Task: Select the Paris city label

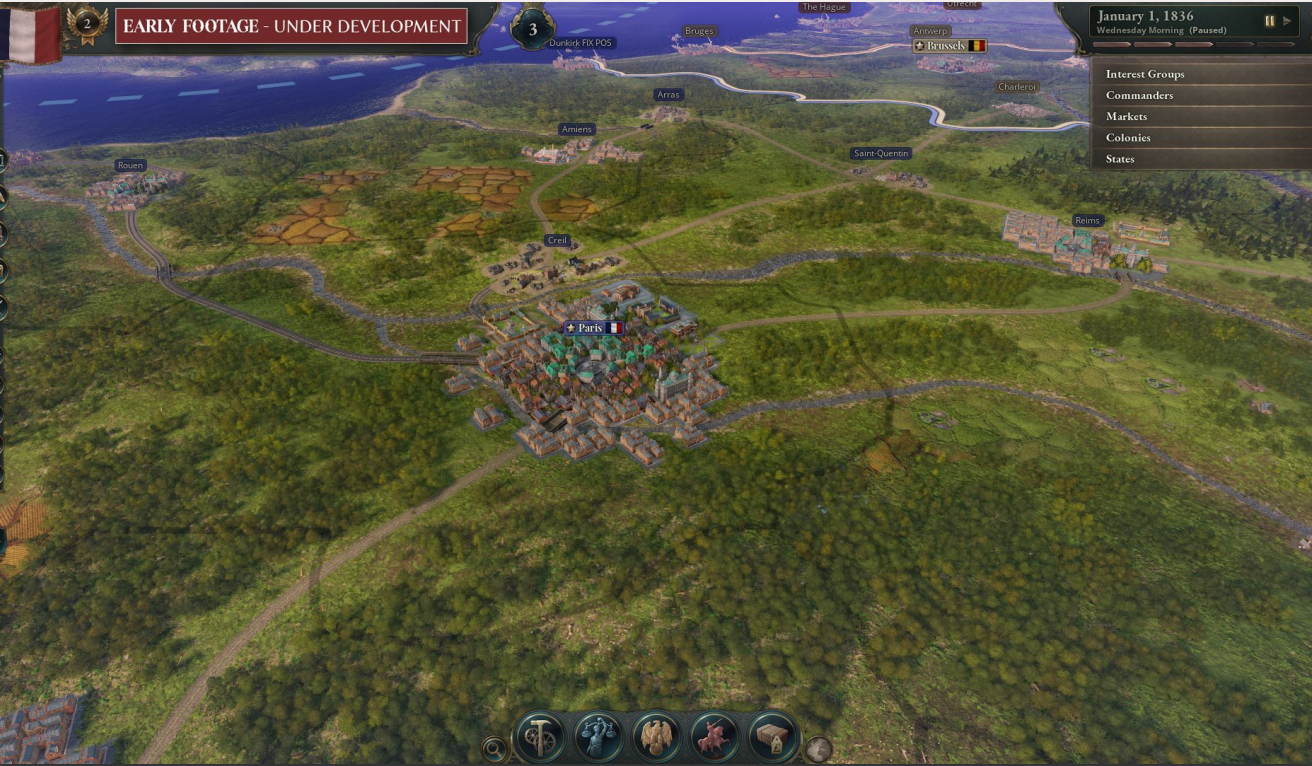Action: (x=593, y=328)
